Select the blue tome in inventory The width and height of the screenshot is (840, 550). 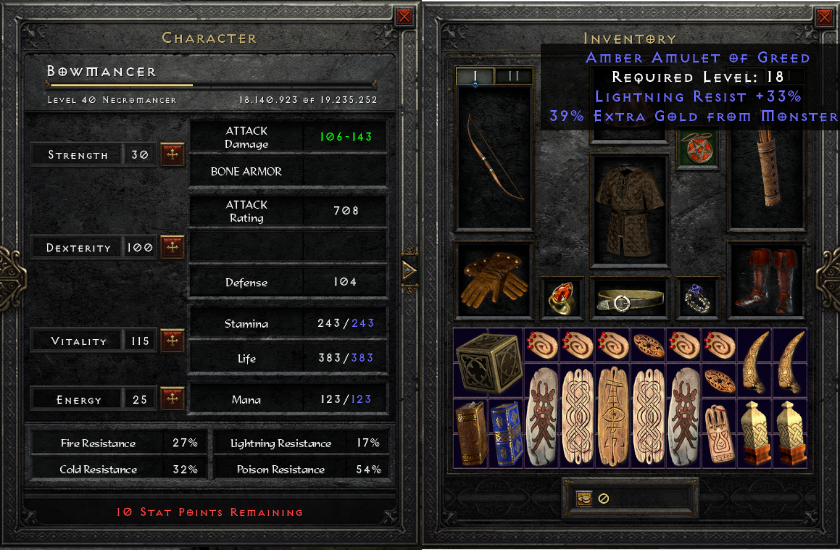506,433
